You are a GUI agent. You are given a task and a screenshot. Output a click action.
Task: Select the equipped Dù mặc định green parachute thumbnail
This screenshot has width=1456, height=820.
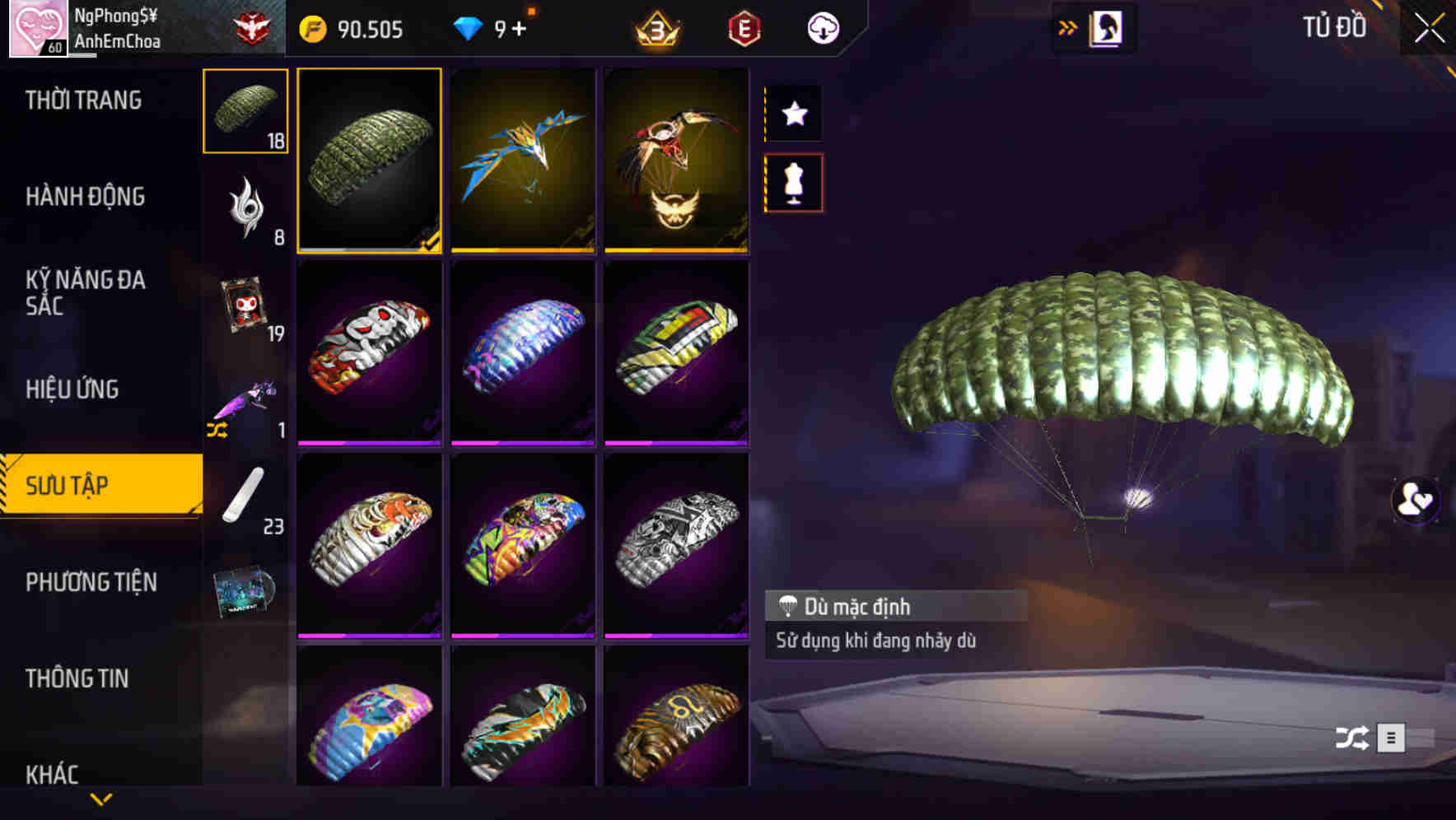coord(370,161)
